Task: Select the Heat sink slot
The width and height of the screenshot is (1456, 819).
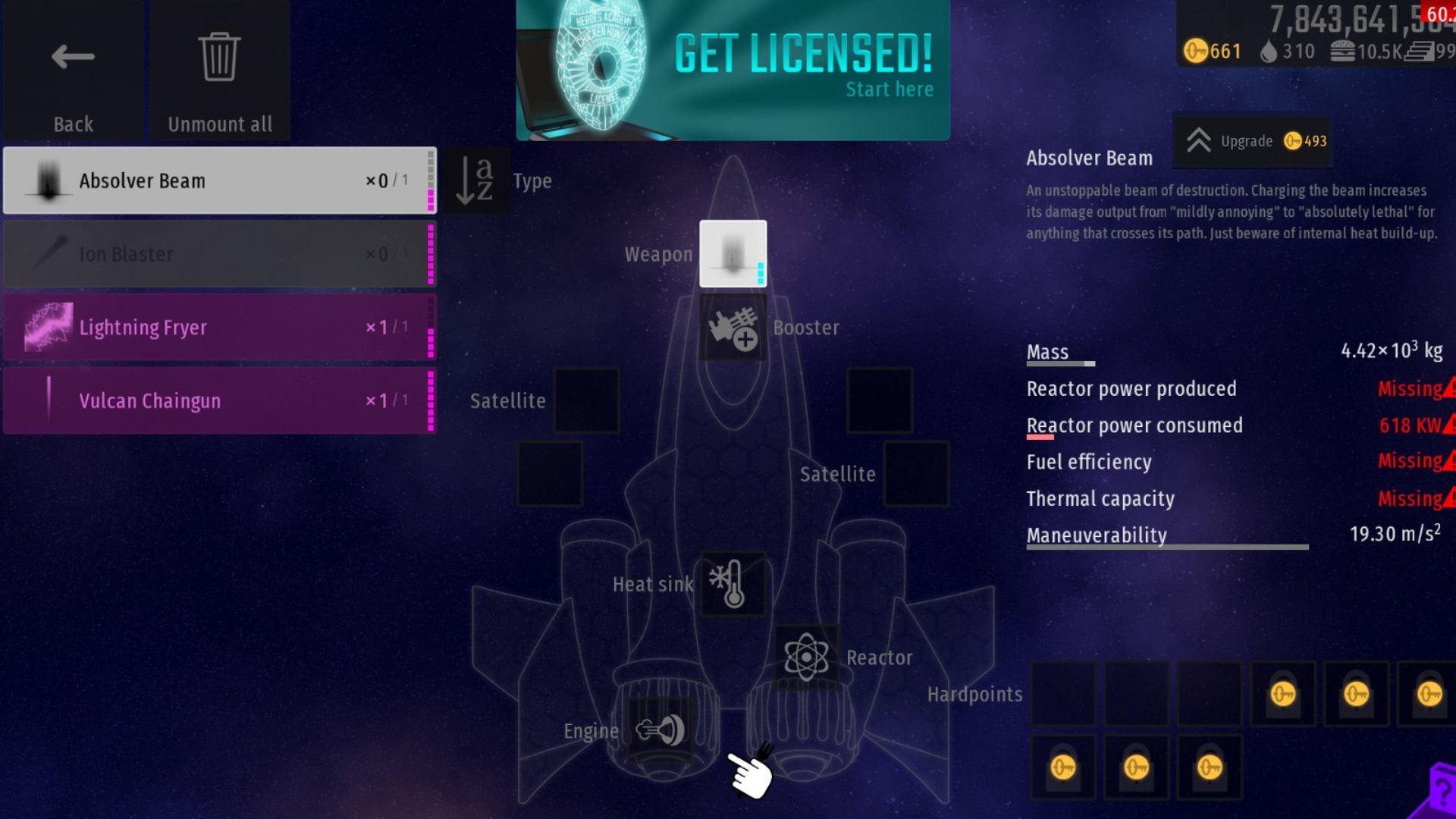Action: [733, 584]
